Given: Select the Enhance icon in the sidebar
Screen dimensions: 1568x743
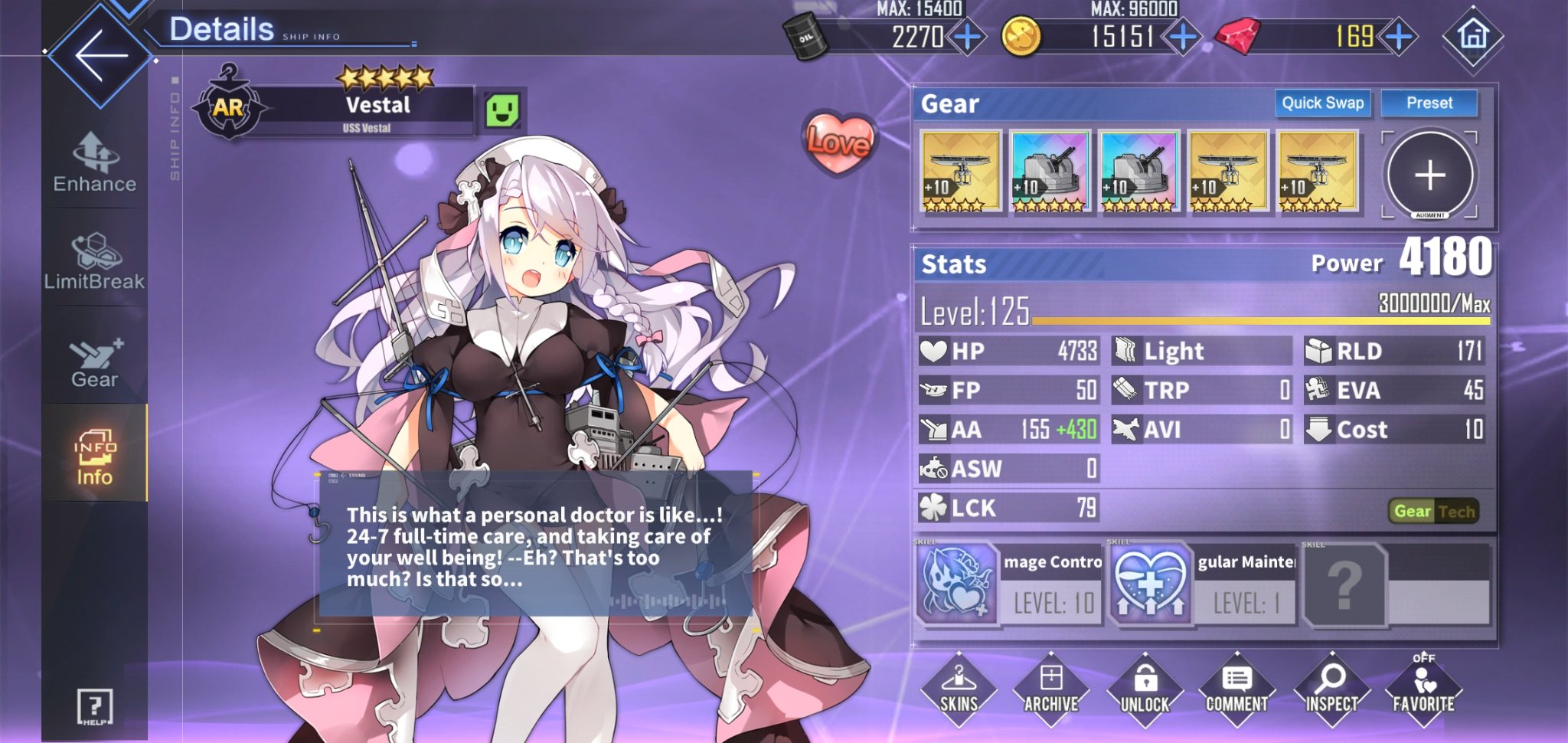Looking at the screenshot, I should (x=93, y=161).
